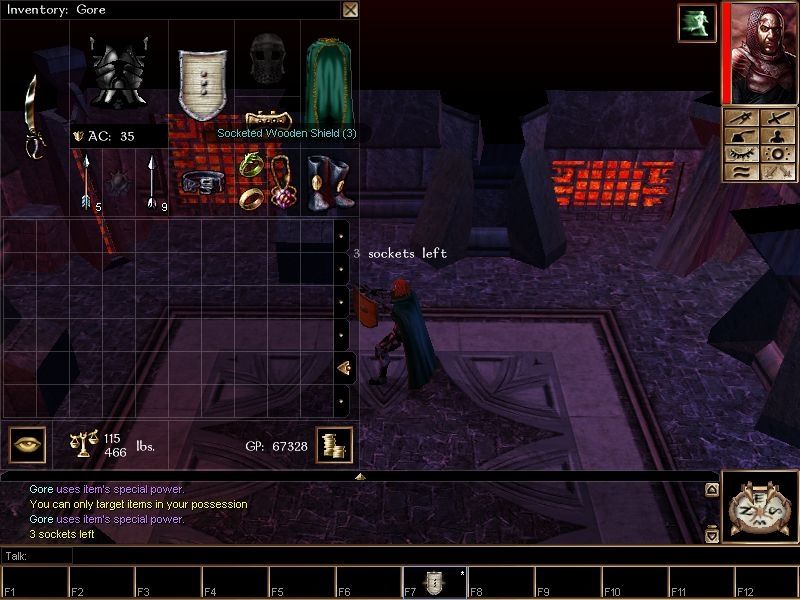Click the gold coins stack button
The height and width of the screenshot is (600, 800).
(333, 445)
